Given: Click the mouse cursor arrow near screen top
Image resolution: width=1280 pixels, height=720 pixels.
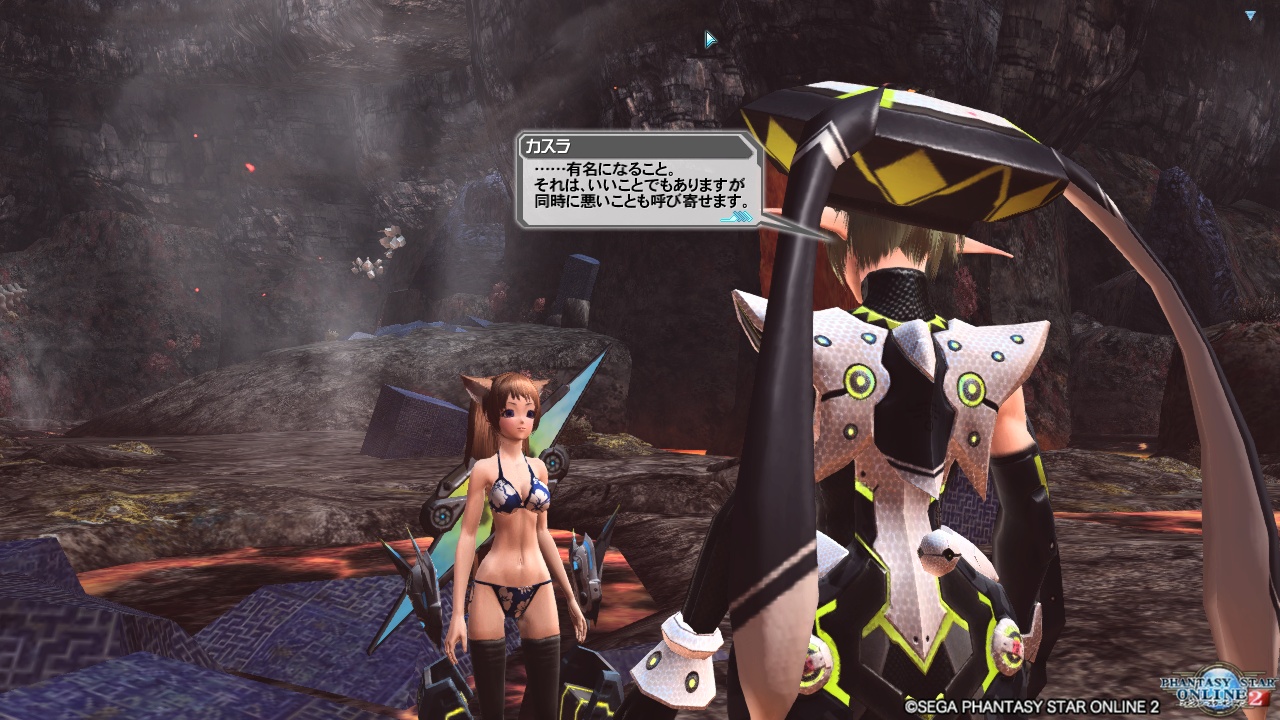Looking at the screenshot, I should point(708,37).
